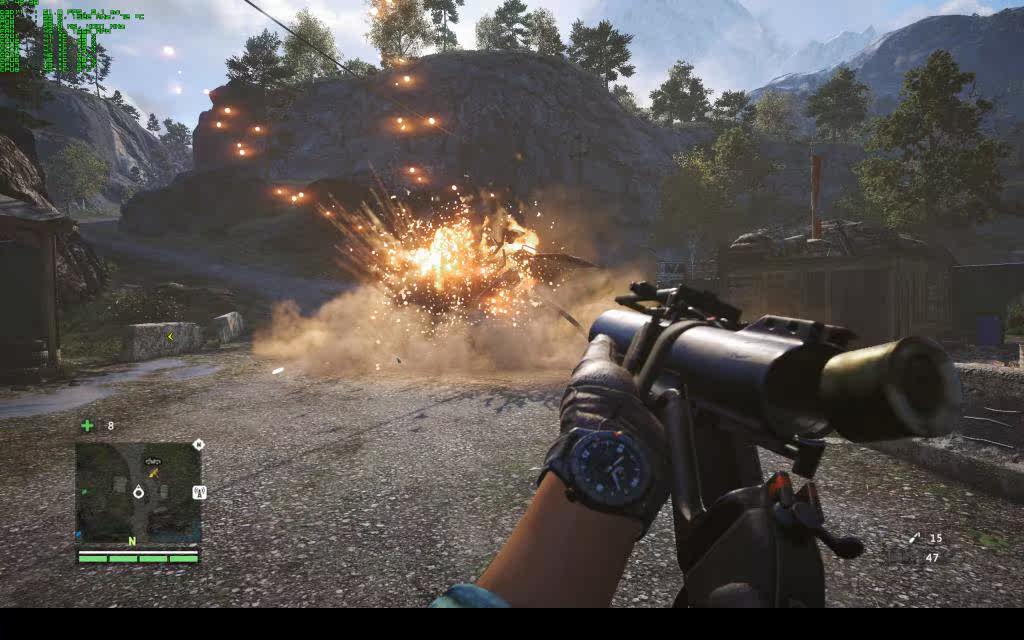Viewport: 1024px width, 640px height.
Task: Select the green healing syringe cross icon
Action: [87, 425]
